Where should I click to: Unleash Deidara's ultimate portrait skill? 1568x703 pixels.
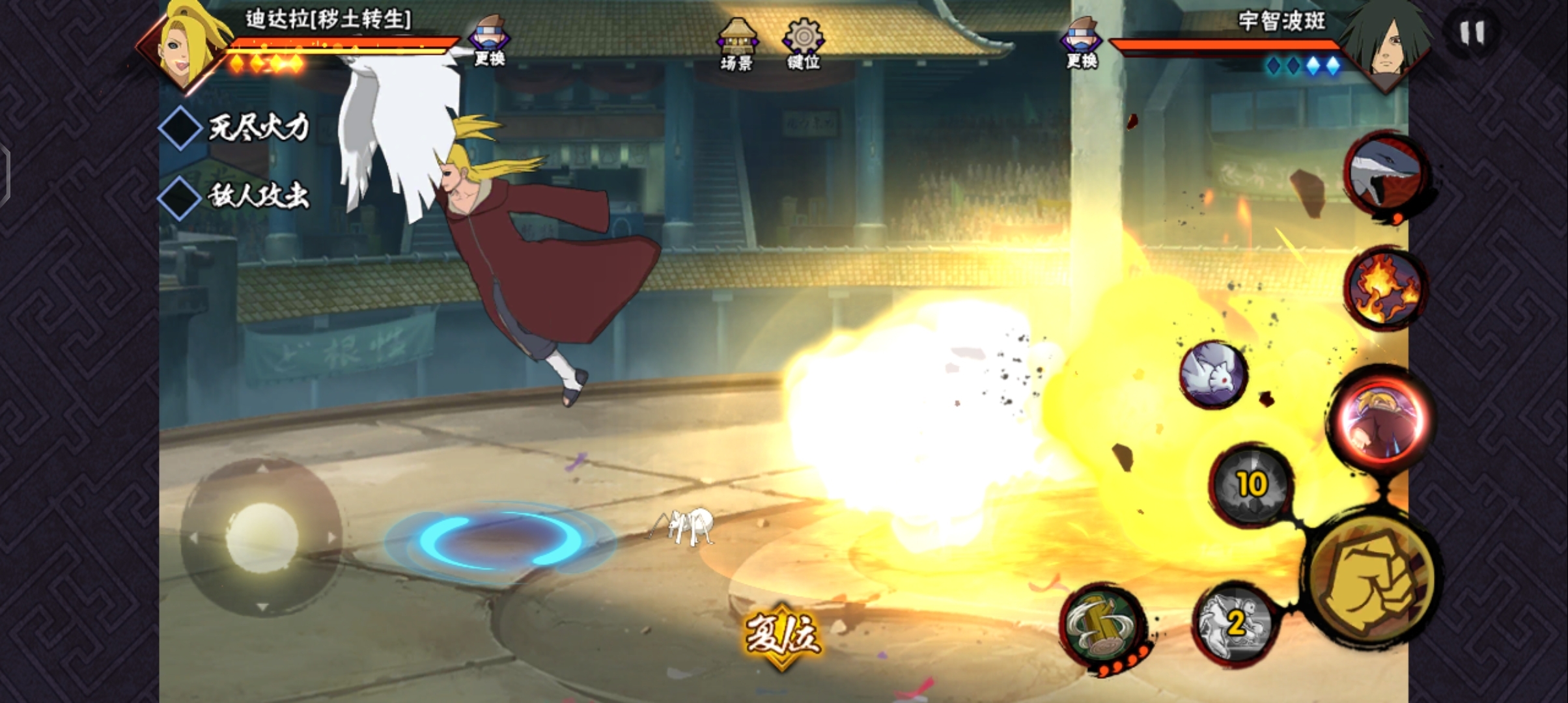[1381, 421]
